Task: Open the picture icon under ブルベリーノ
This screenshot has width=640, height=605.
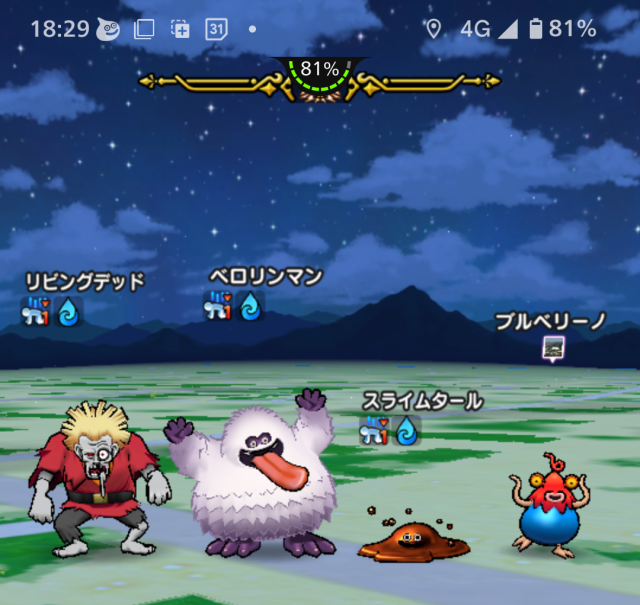Action: [552, 347]
